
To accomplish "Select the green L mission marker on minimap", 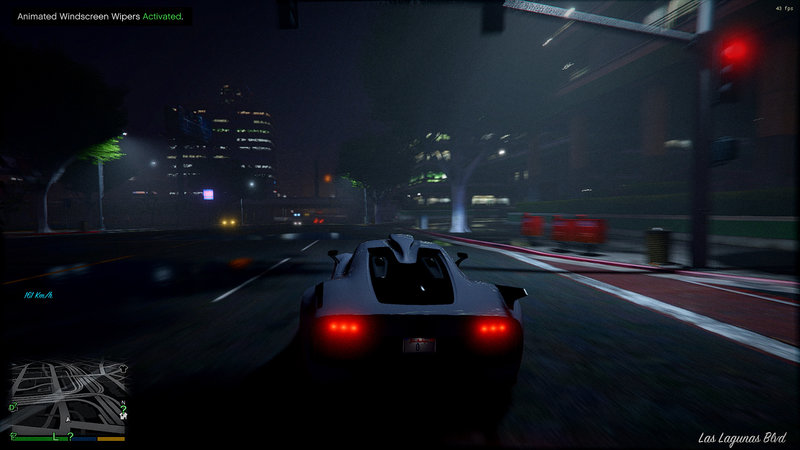I will coord(55,438).
